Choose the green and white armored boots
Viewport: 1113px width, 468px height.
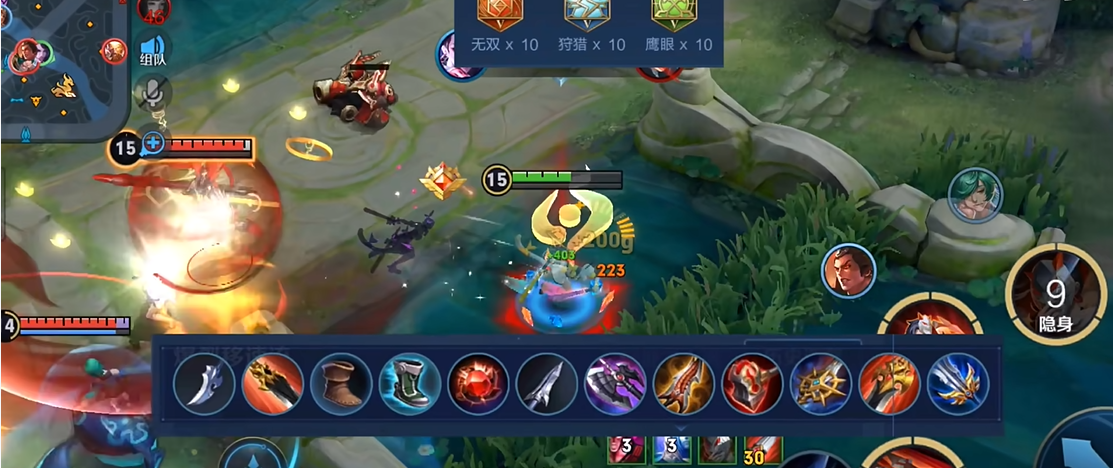pyautogui.click(x=410, y=384)
